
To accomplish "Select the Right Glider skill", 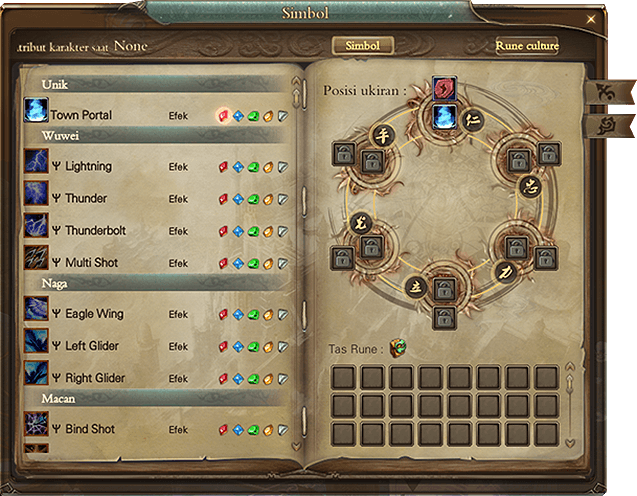I will pos(95,378).
